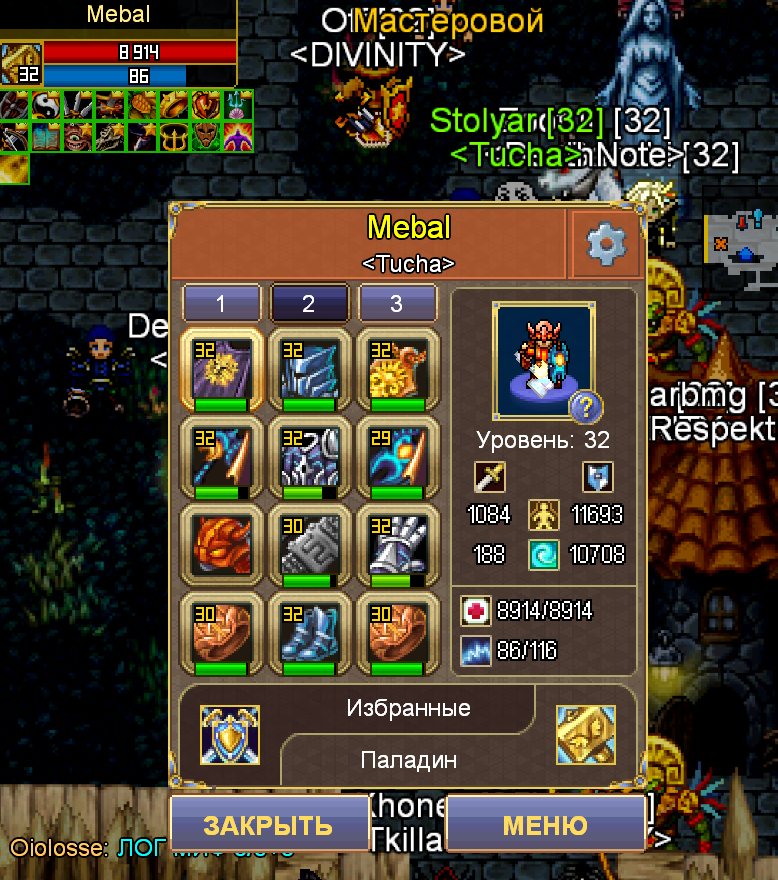Open the Паладин class tab
This screenshot has height=880, width=778.
coord(408,760)
